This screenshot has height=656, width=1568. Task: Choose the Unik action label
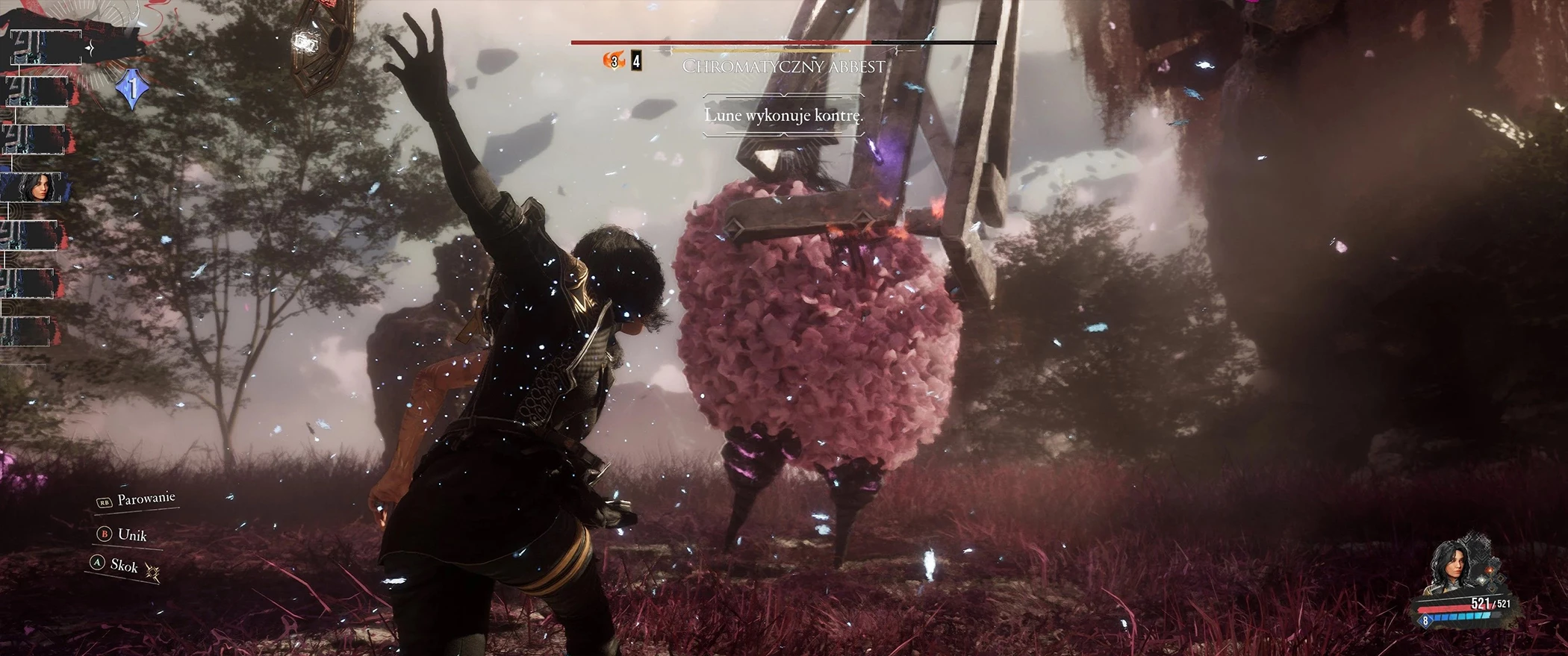point(132,535)
